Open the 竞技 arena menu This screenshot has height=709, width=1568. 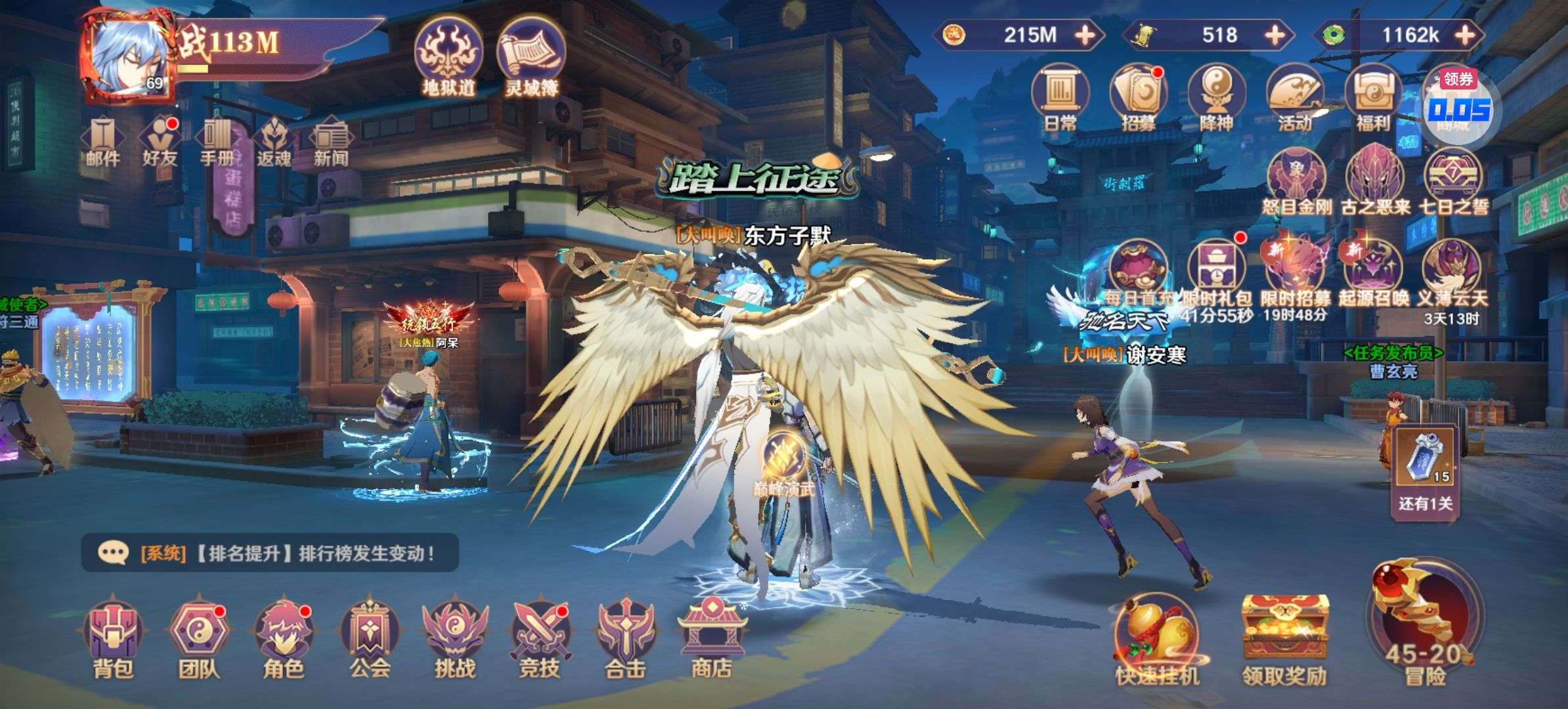540,635
